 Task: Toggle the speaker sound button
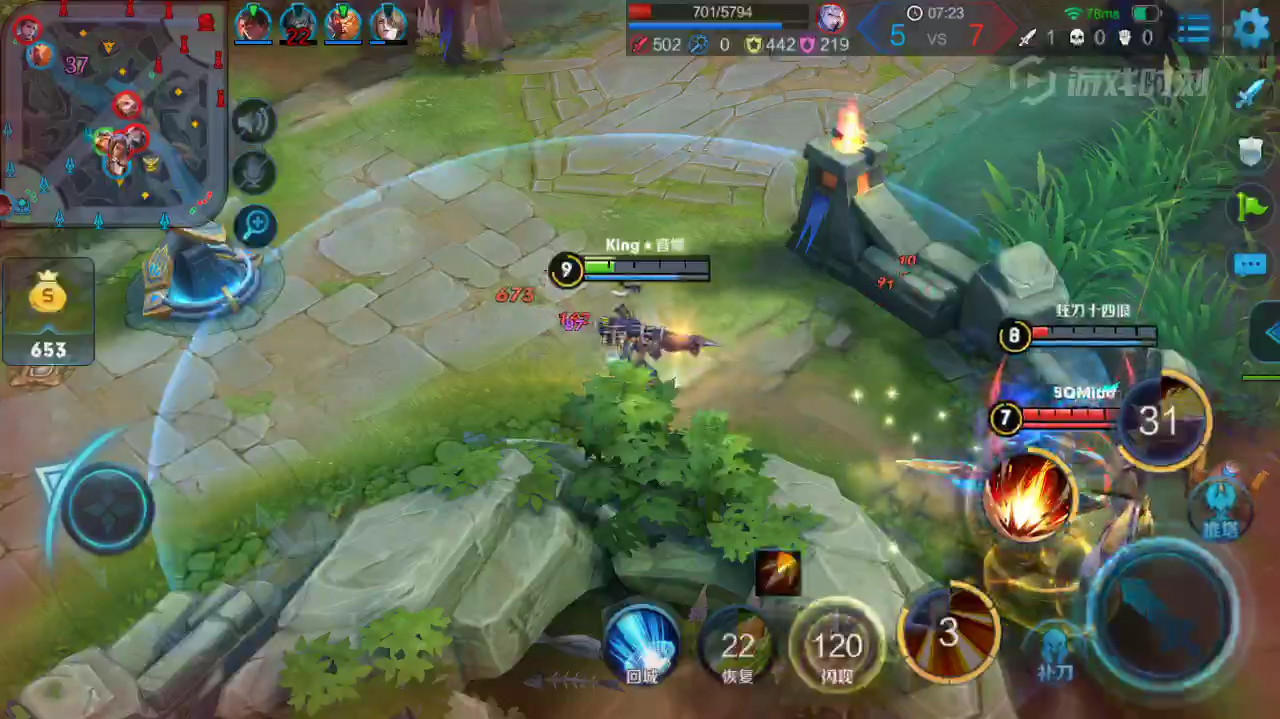pyautogui.click(x=254, y=122)
